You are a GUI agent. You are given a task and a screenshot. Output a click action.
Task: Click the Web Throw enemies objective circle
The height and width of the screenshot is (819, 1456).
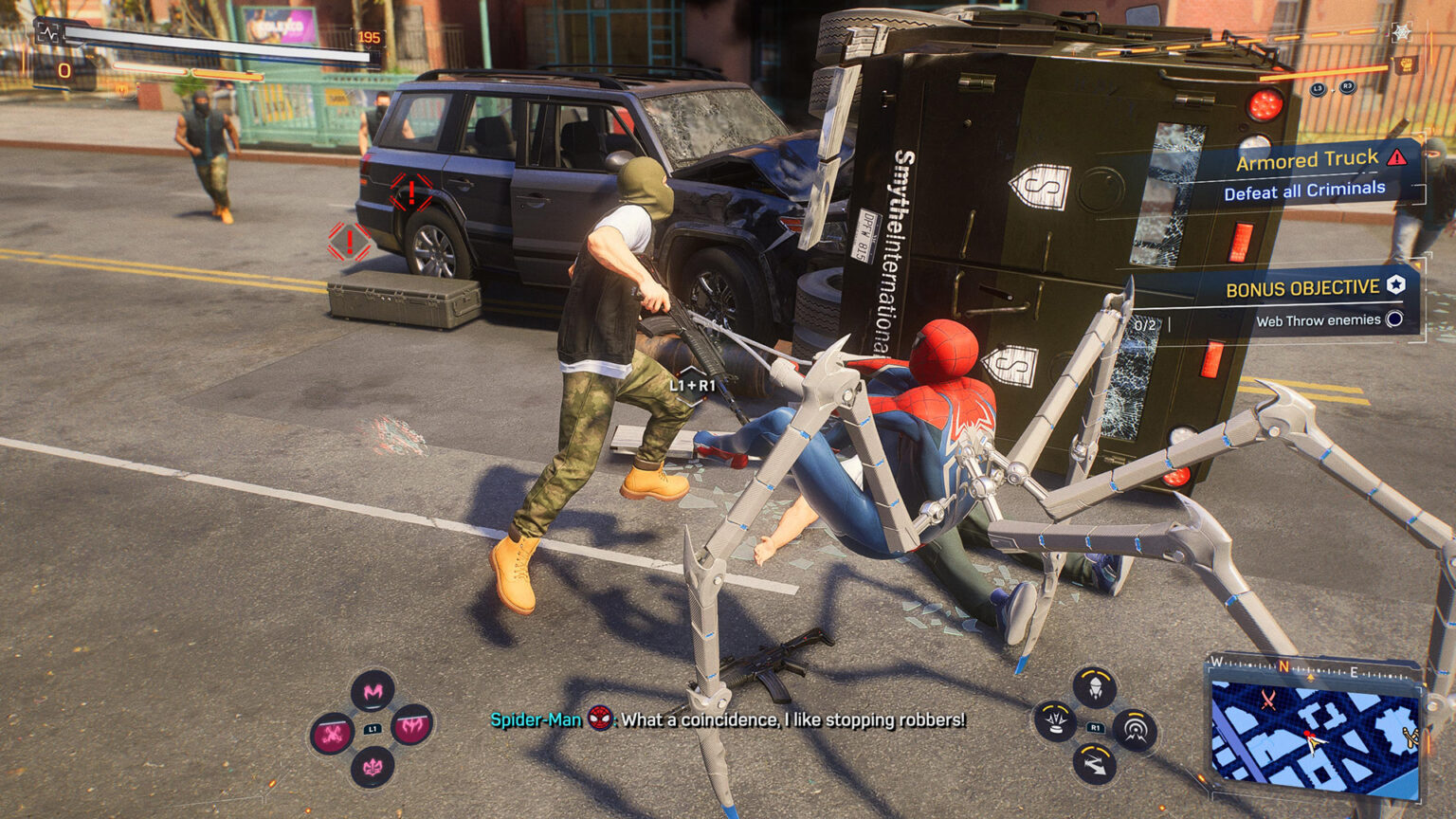point(1394,319)
